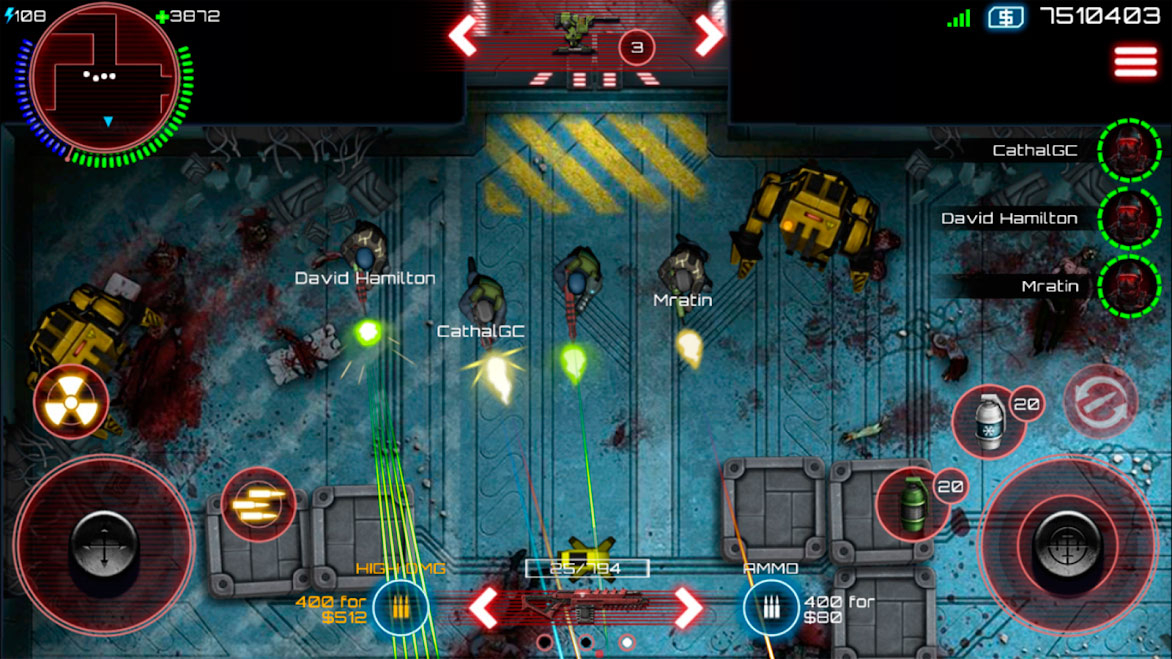1172x659 pixels.
Task: Select previous turret using top left arrow
Action: pos(463,36)
